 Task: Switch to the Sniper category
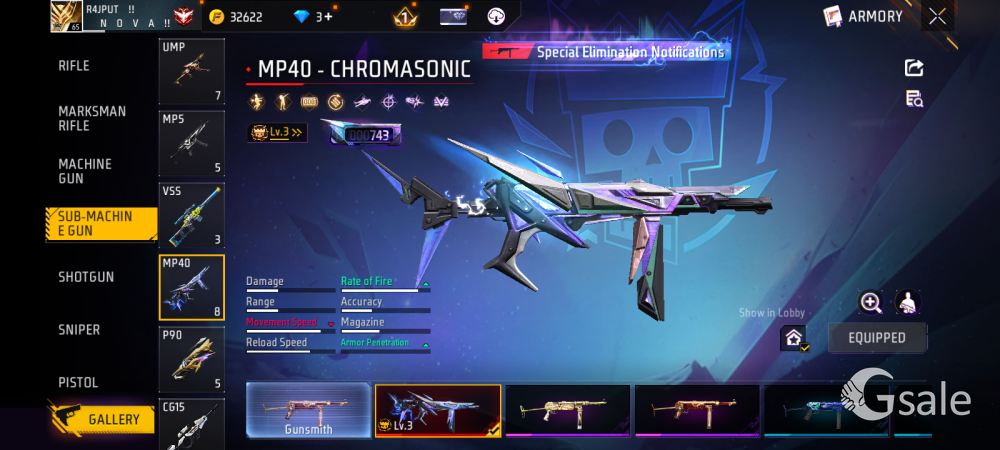[79, 330]
